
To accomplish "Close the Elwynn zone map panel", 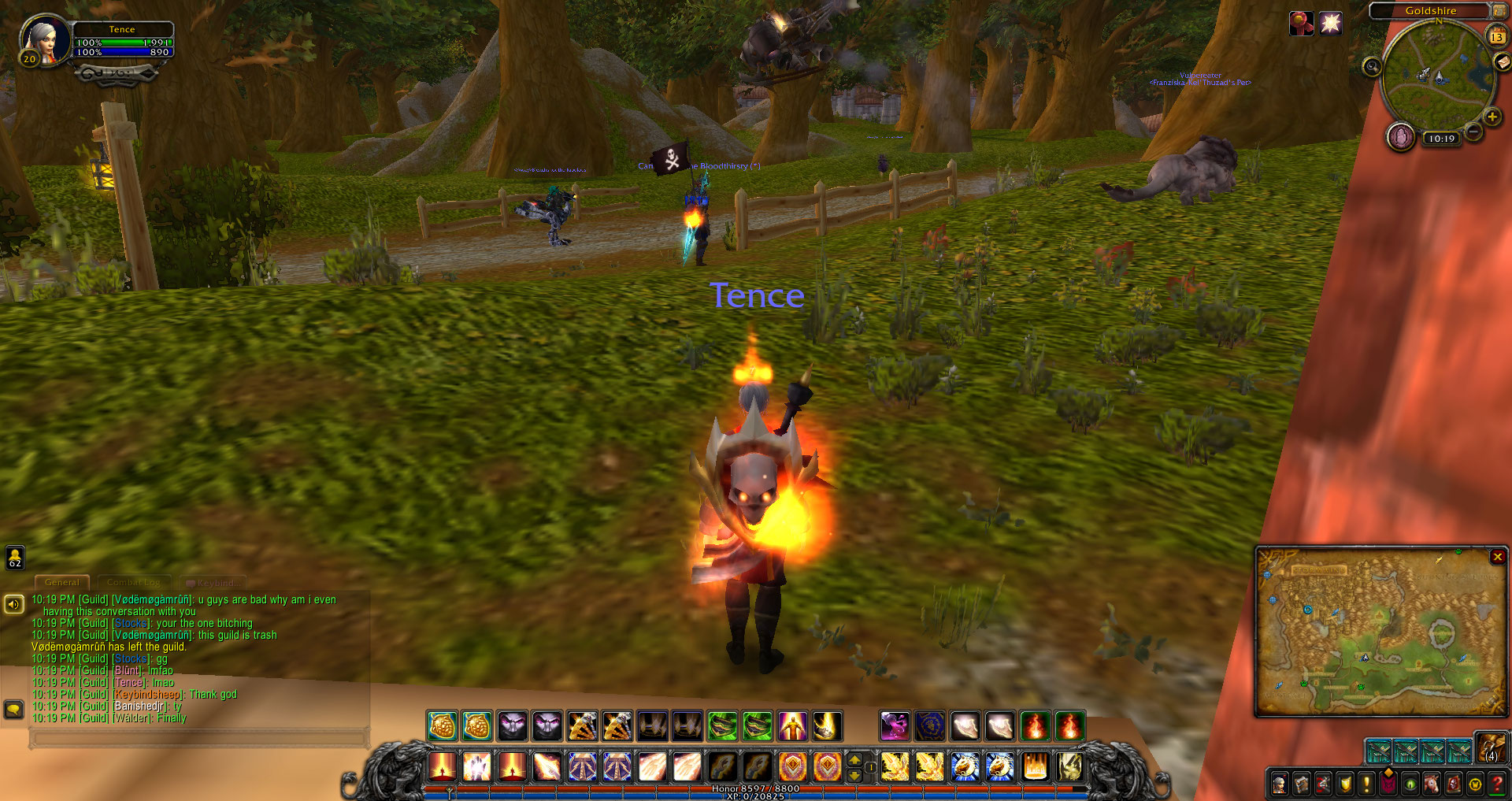I will 1497,557.
